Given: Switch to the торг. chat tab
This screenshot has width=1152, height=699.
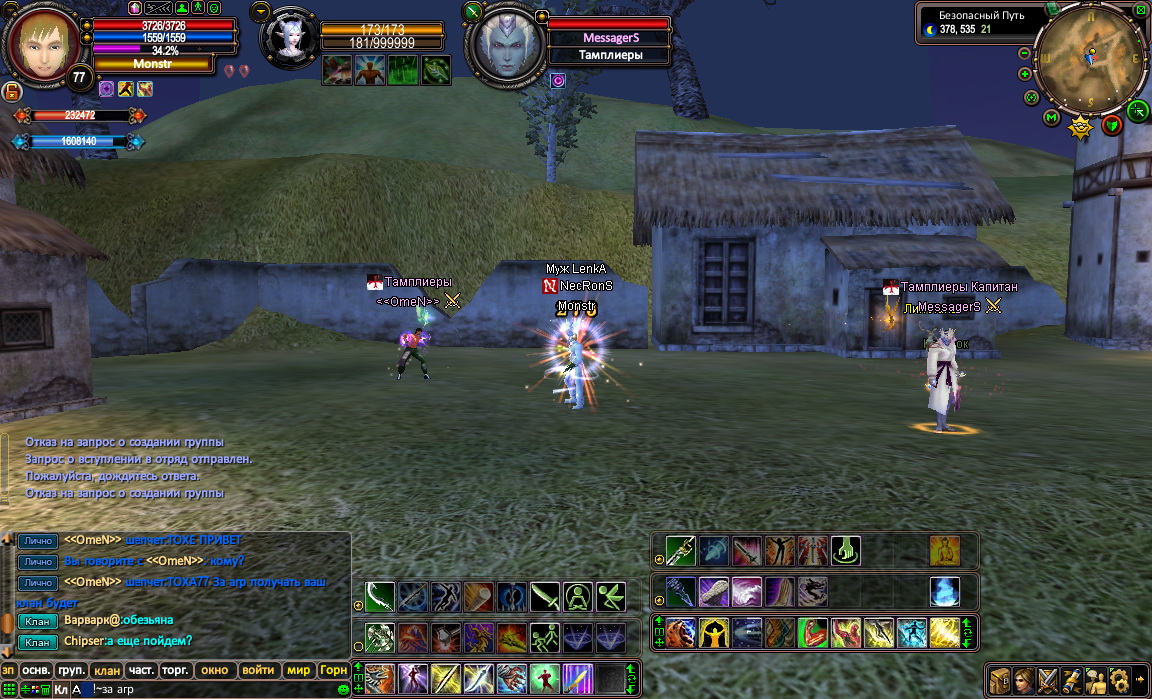Looking at the screenshot, I should (x=175, y=670).
